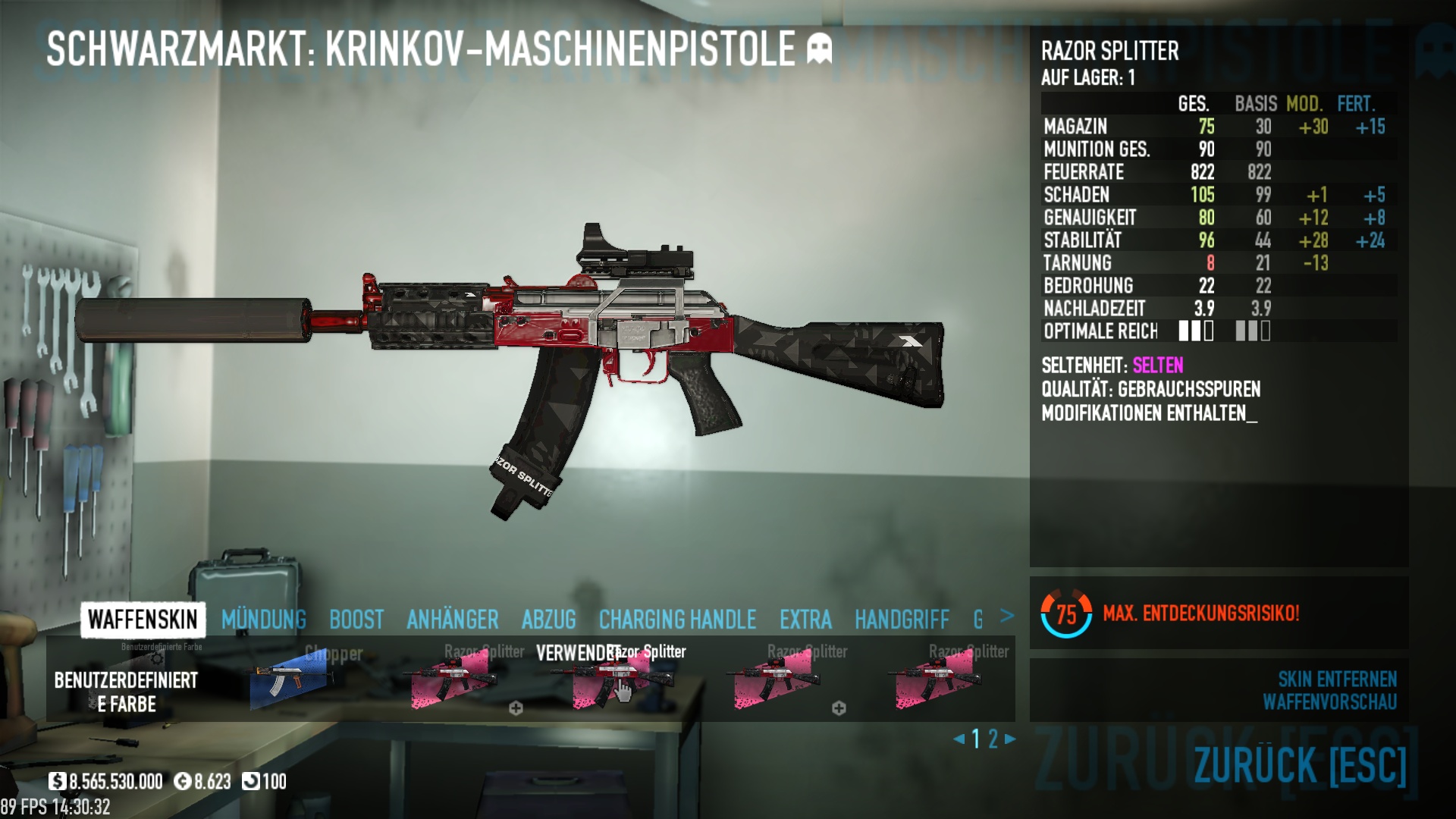Switch to the ANHÄNGER tab
This screenshot has width=1456, height=819.
452,620
